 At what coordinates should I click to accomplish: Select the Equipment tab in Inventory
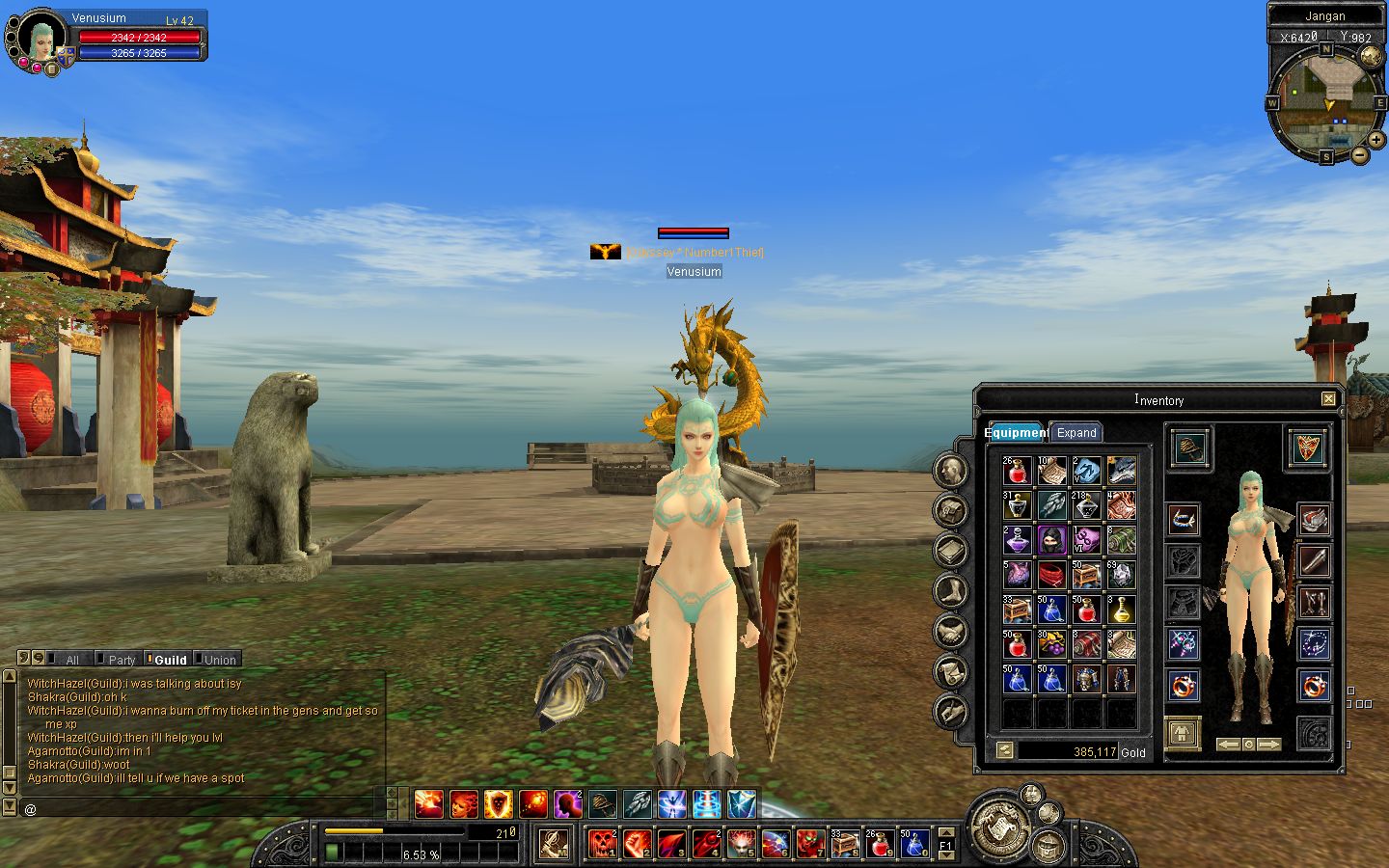(x=1017, y=432)
